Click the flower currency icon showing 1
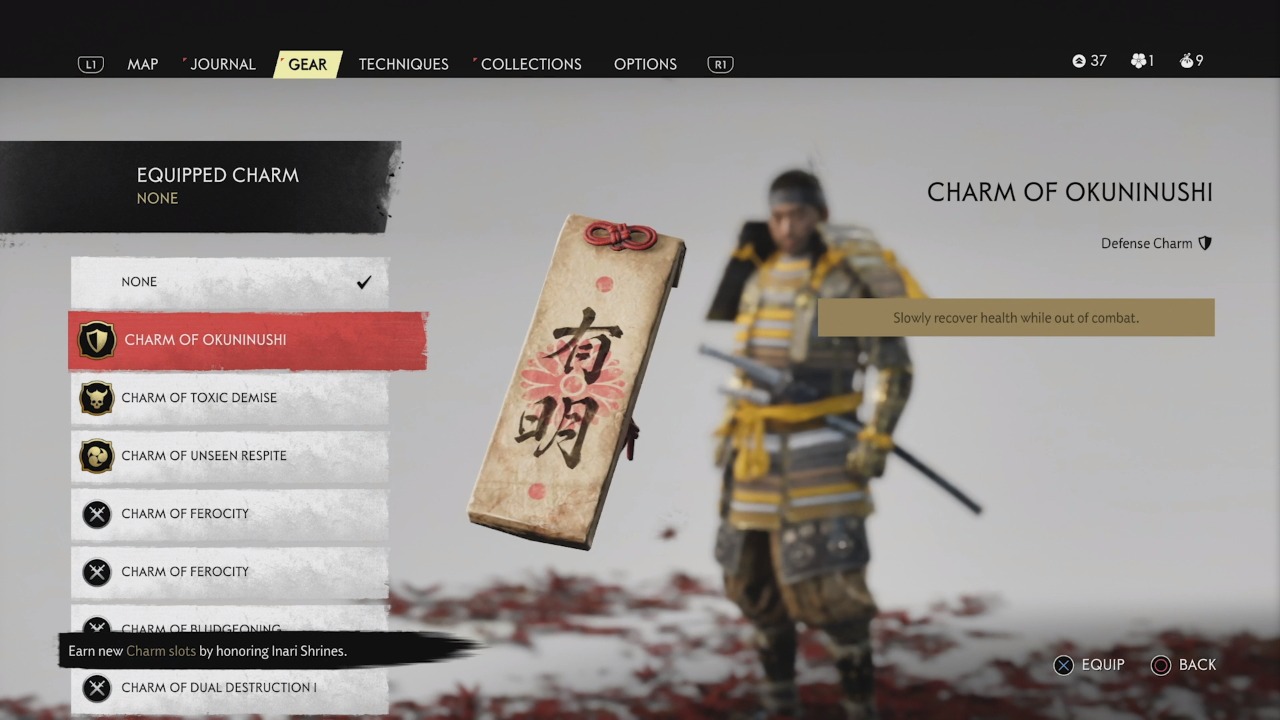This screenshot has width=1280, height=720. (1138, 60)
